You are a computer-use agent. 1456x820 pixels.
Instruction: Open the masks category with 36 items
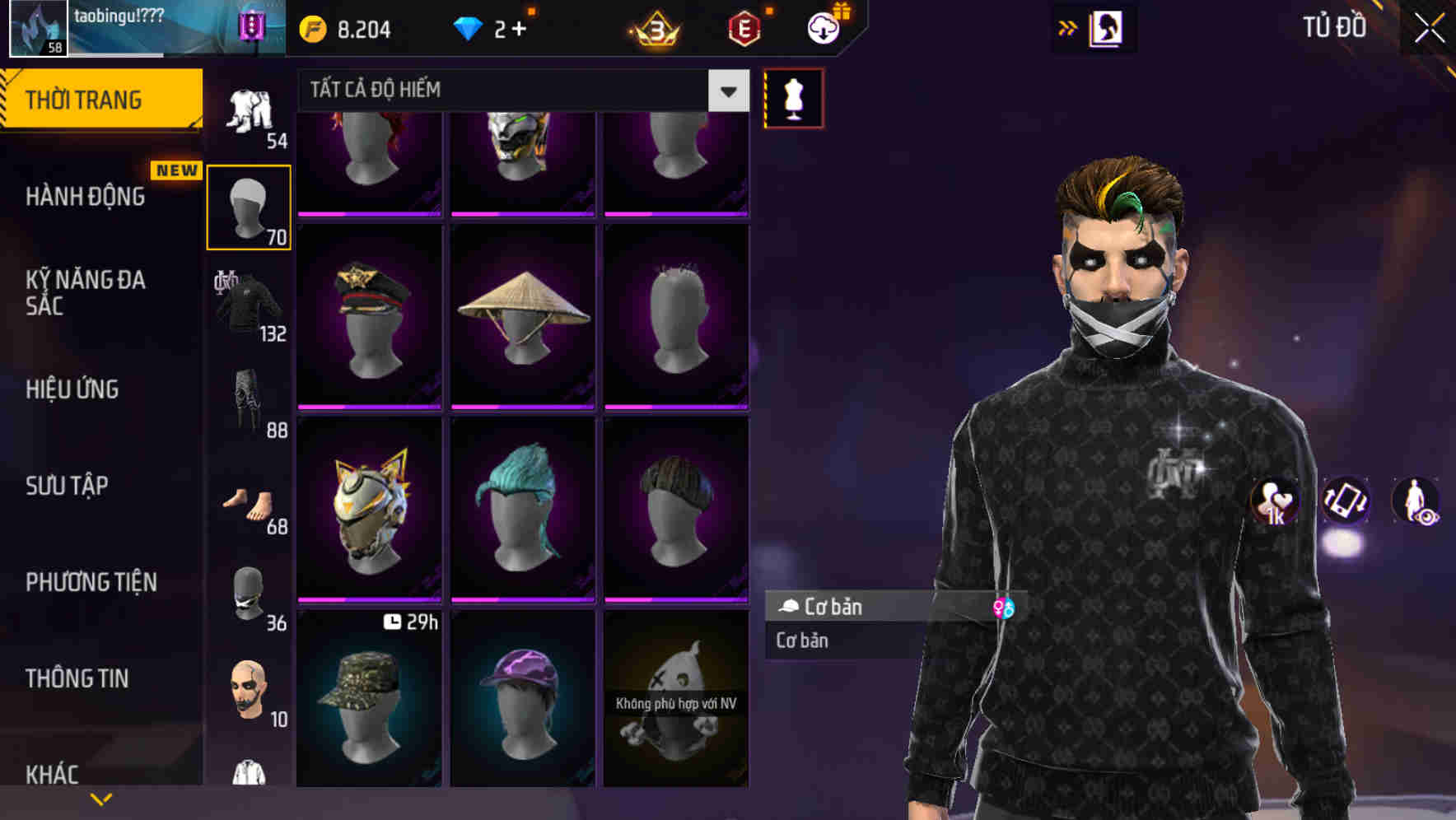(x=248, y=597)
